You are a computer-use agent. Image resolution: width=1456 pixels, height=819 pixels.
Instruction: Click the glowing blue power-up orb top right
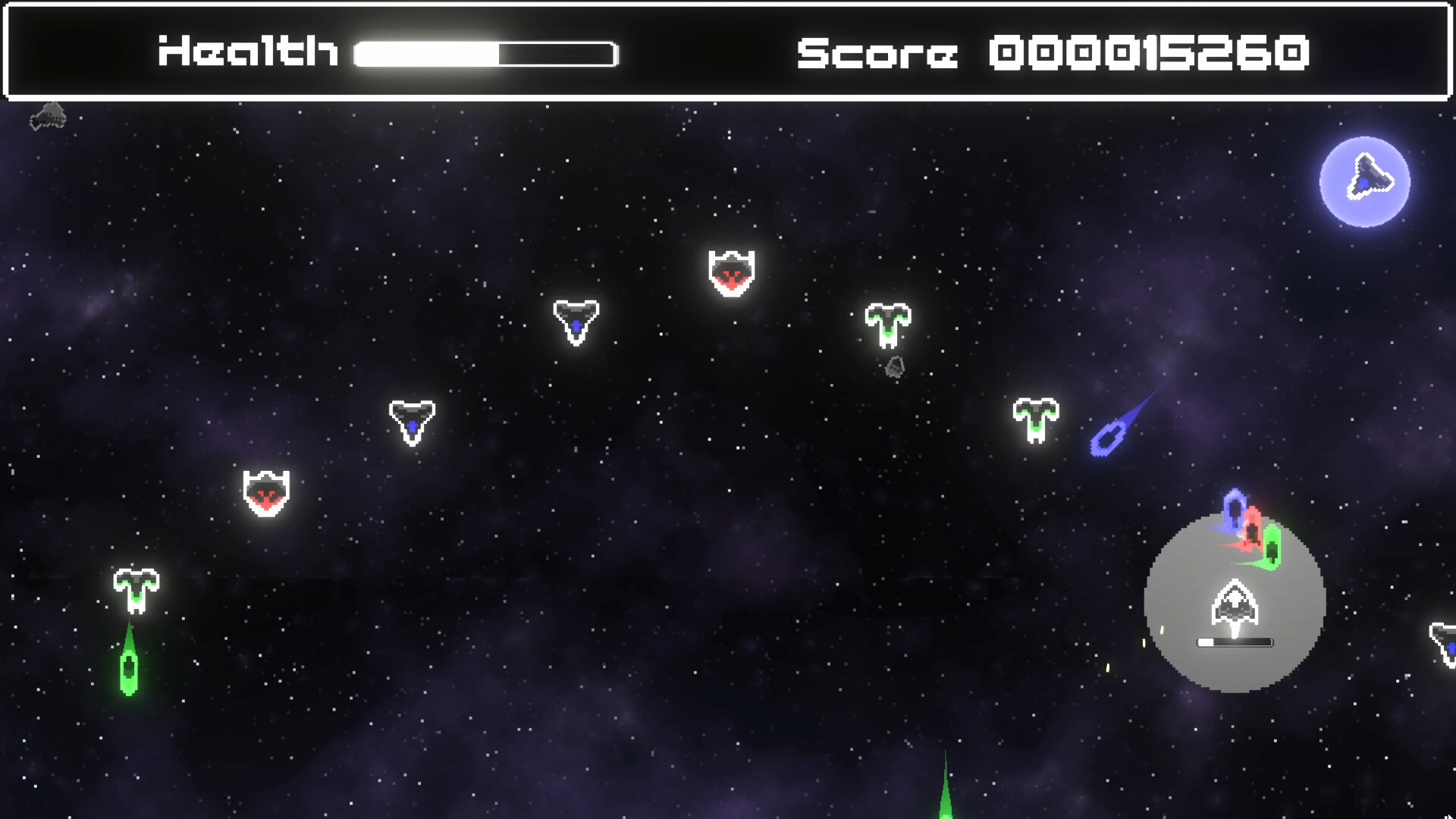coord(1365,182)
